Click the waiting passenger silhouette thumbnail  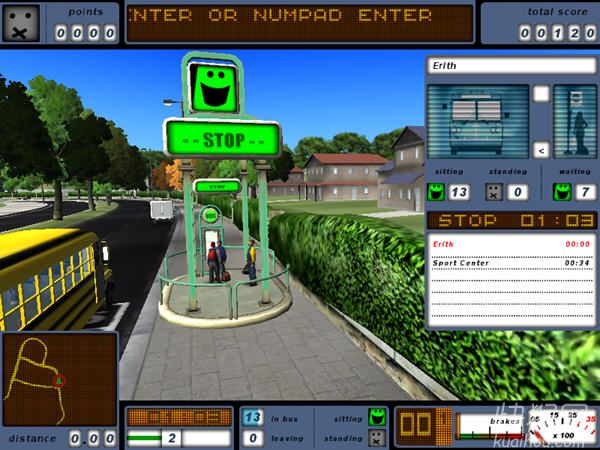coord(574,121)
